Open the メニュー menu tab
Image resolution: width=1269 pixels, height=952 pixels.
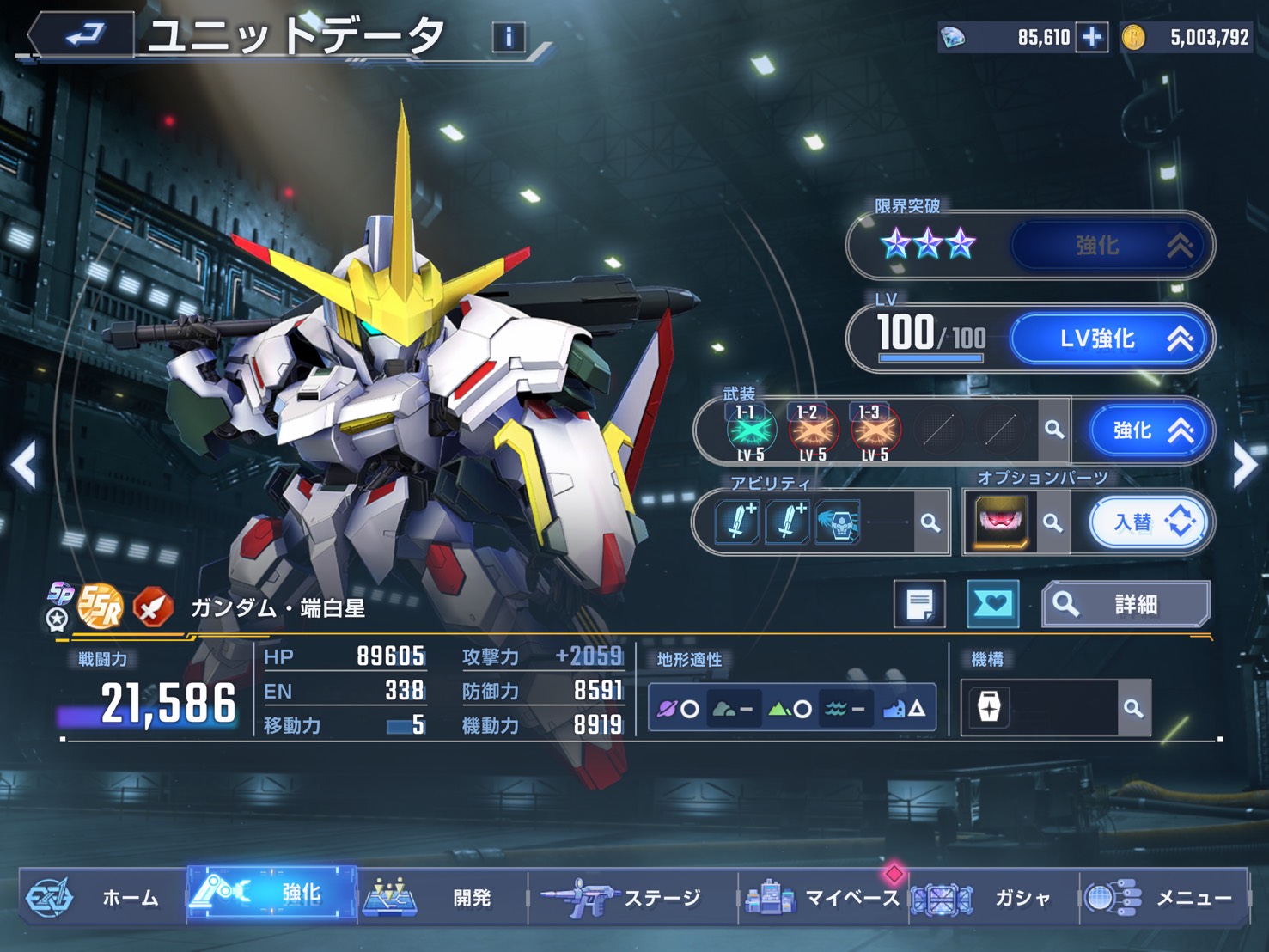click(x=1163, y=897)
